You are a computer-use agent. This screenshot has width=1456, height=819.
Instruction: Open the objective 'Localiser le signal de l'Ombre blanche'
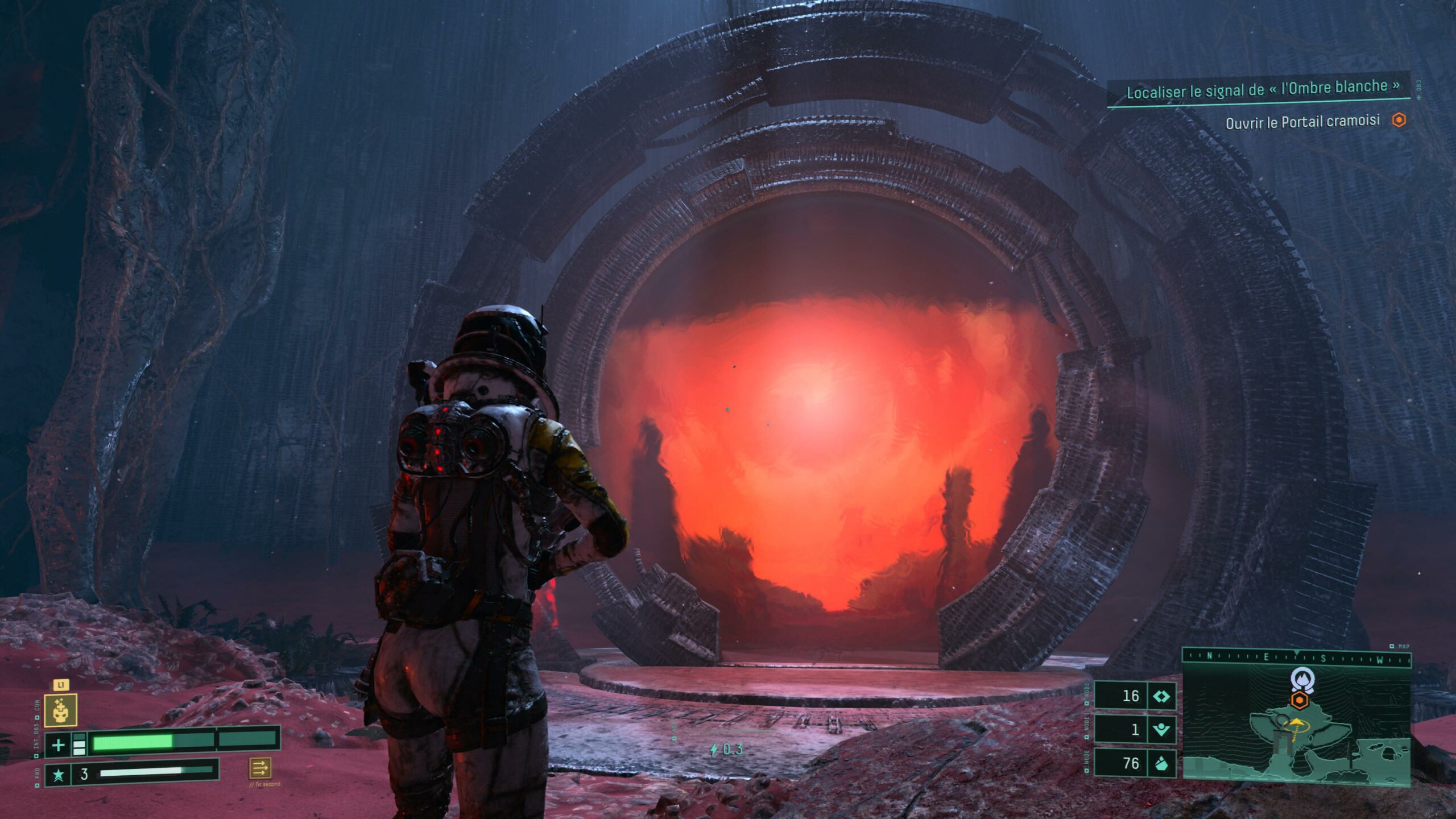[x=1263, y=89]
